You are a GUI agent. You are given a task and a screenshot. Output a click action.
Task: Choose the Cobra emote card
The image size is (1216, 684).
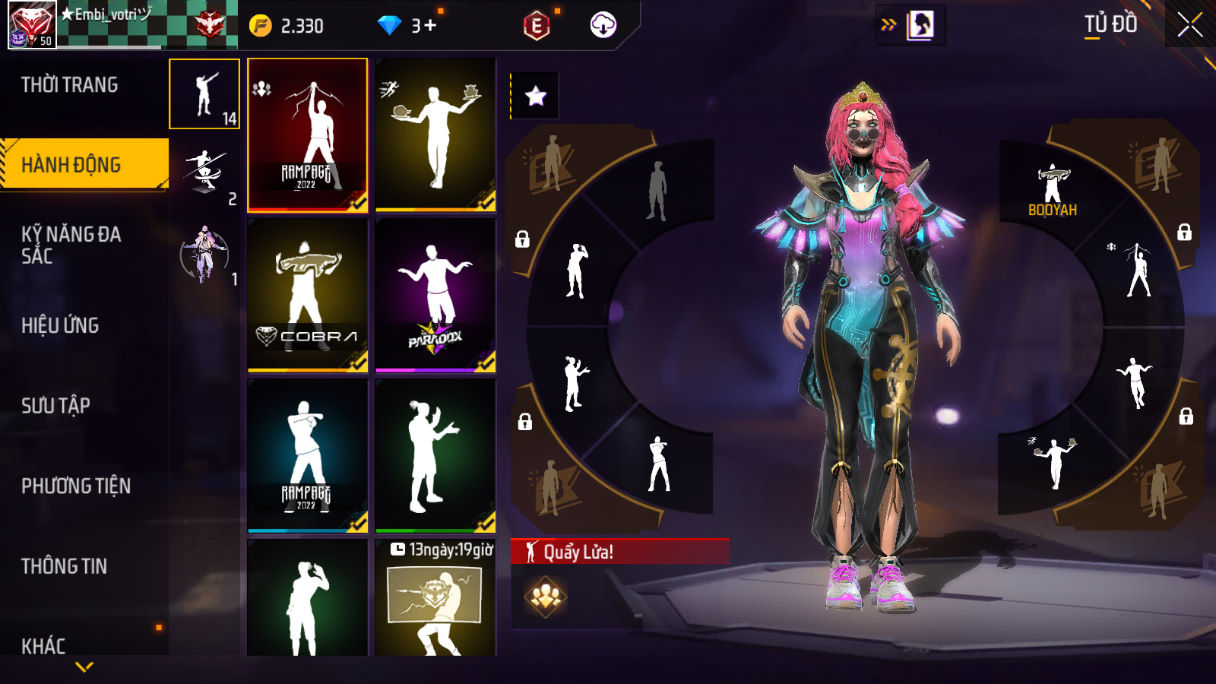(308, 294)
